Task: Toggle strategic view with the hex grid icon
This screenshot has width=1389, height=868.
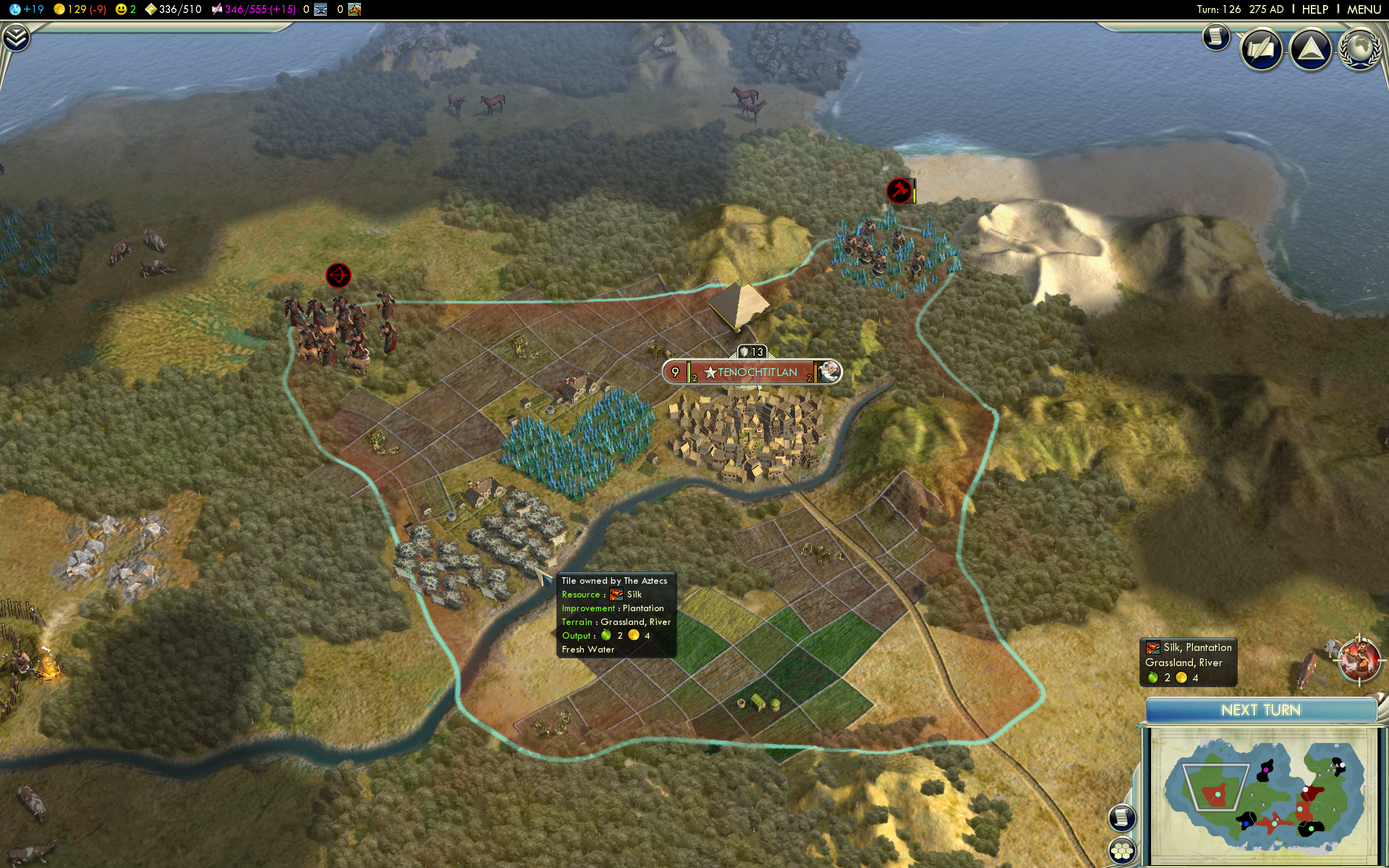Action: 1121,851
